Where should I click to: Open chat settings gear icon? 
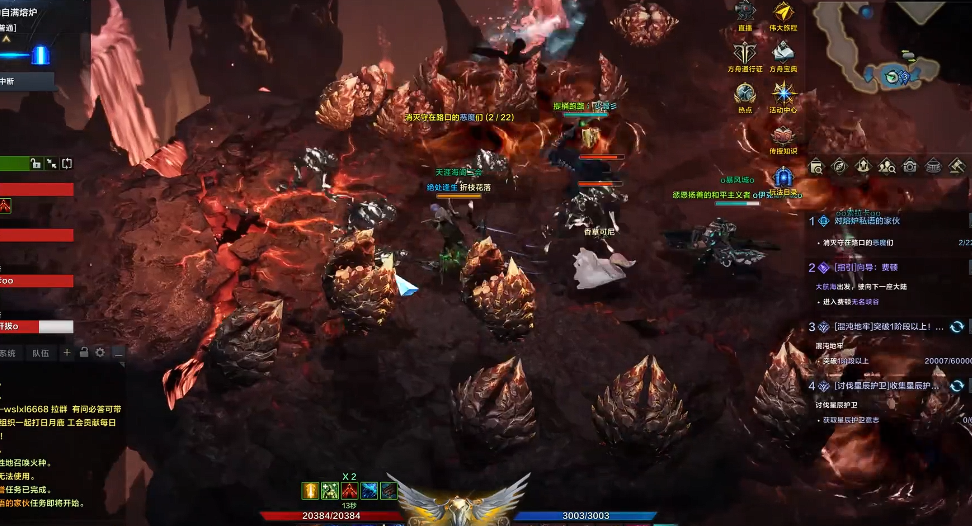[100, 353]
